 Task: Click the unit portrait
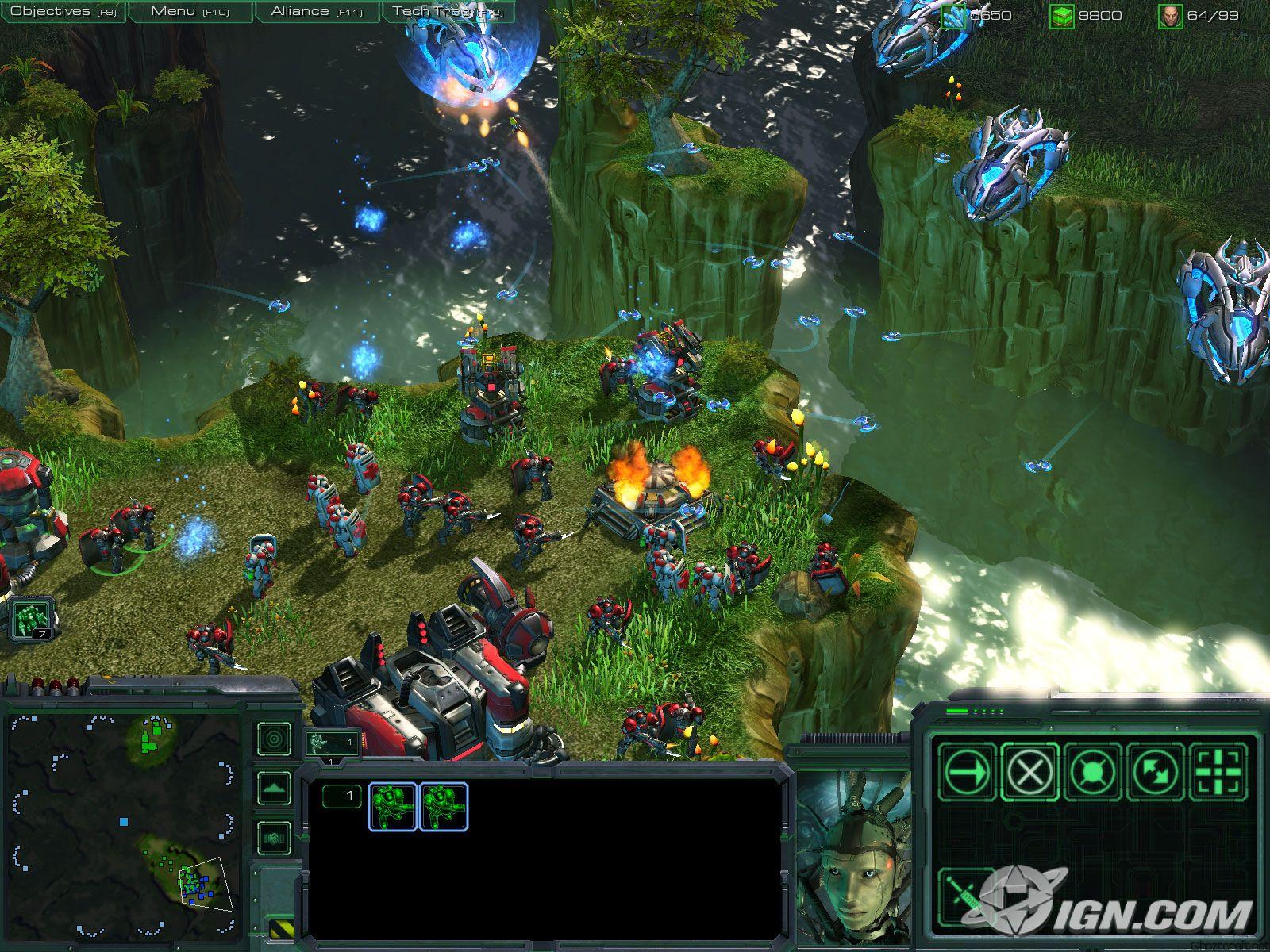[852, 858]
